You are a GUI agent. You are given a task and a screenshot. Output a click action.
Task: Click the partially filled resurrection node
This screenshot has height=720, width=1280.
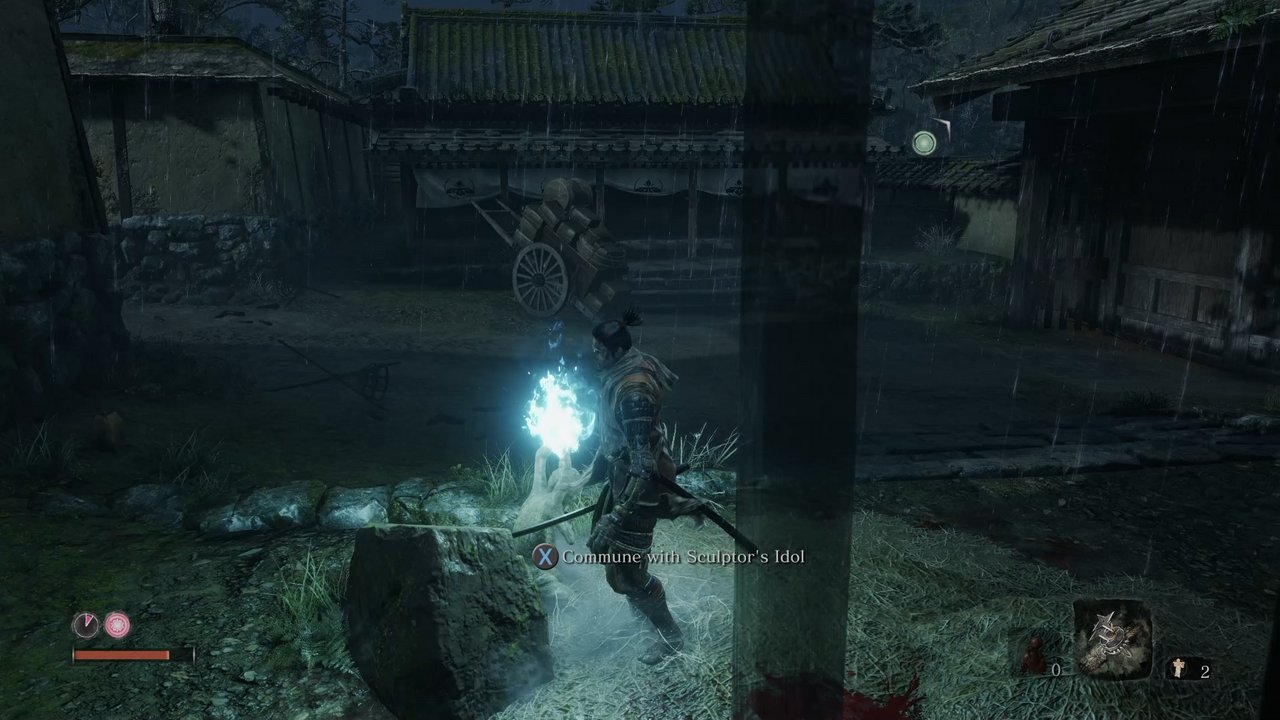pyautogui.click(x=86, y=626)
